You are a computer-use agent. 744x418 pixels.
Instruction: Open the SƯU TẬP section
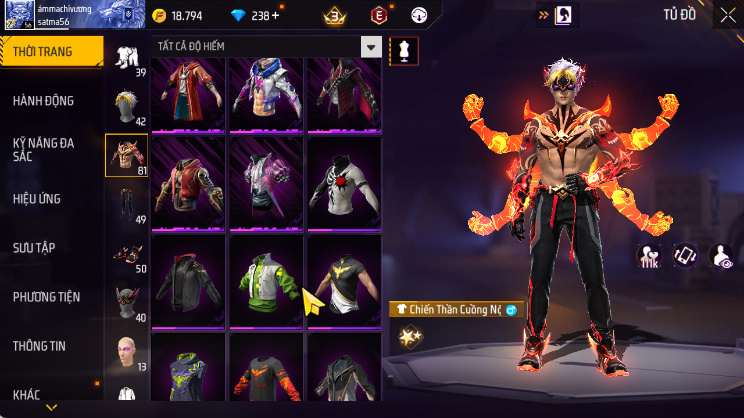[x=34, y=248]
